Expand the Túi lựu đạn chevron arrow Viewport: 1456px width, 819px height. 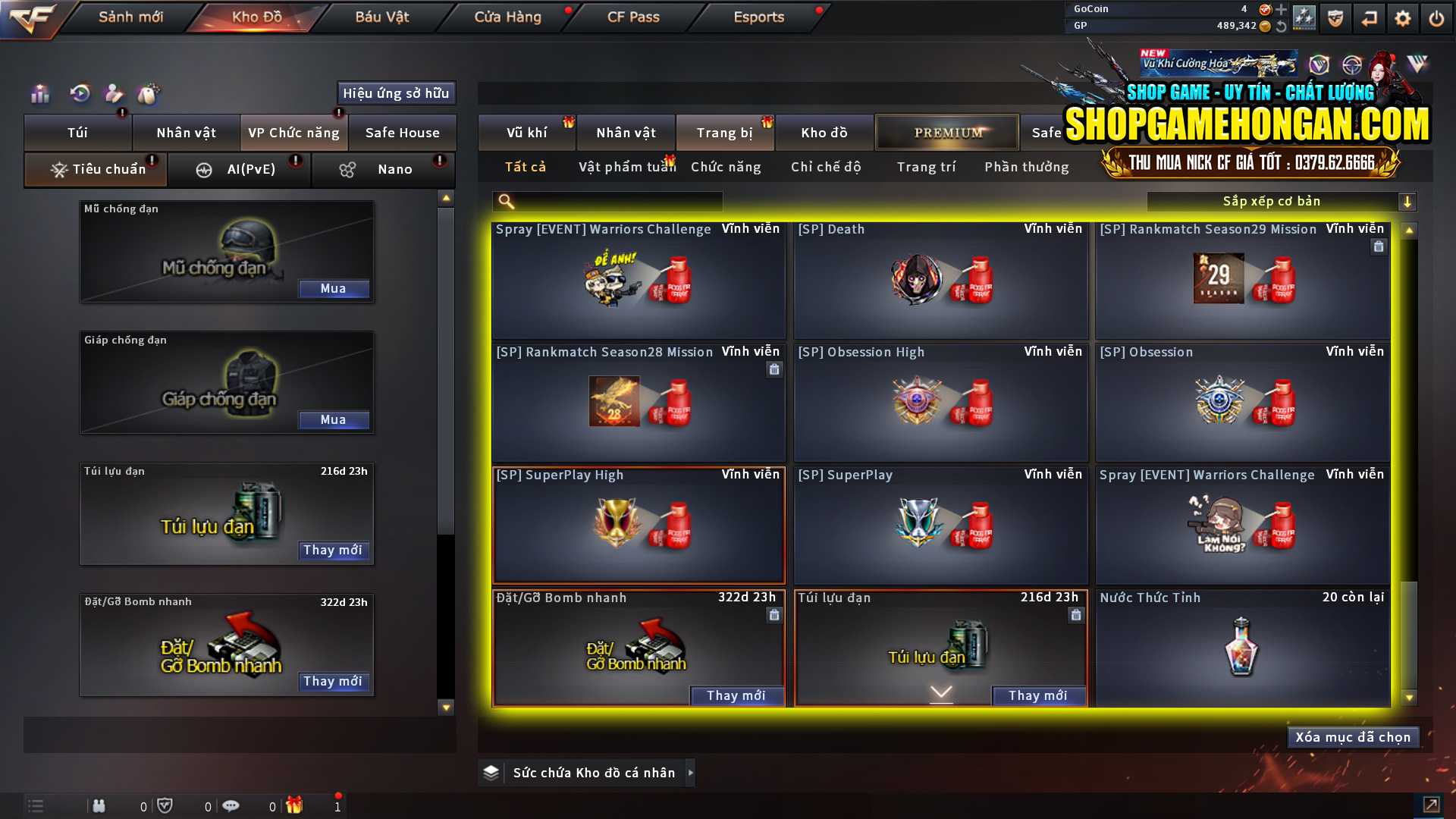(x=940, y=692)
